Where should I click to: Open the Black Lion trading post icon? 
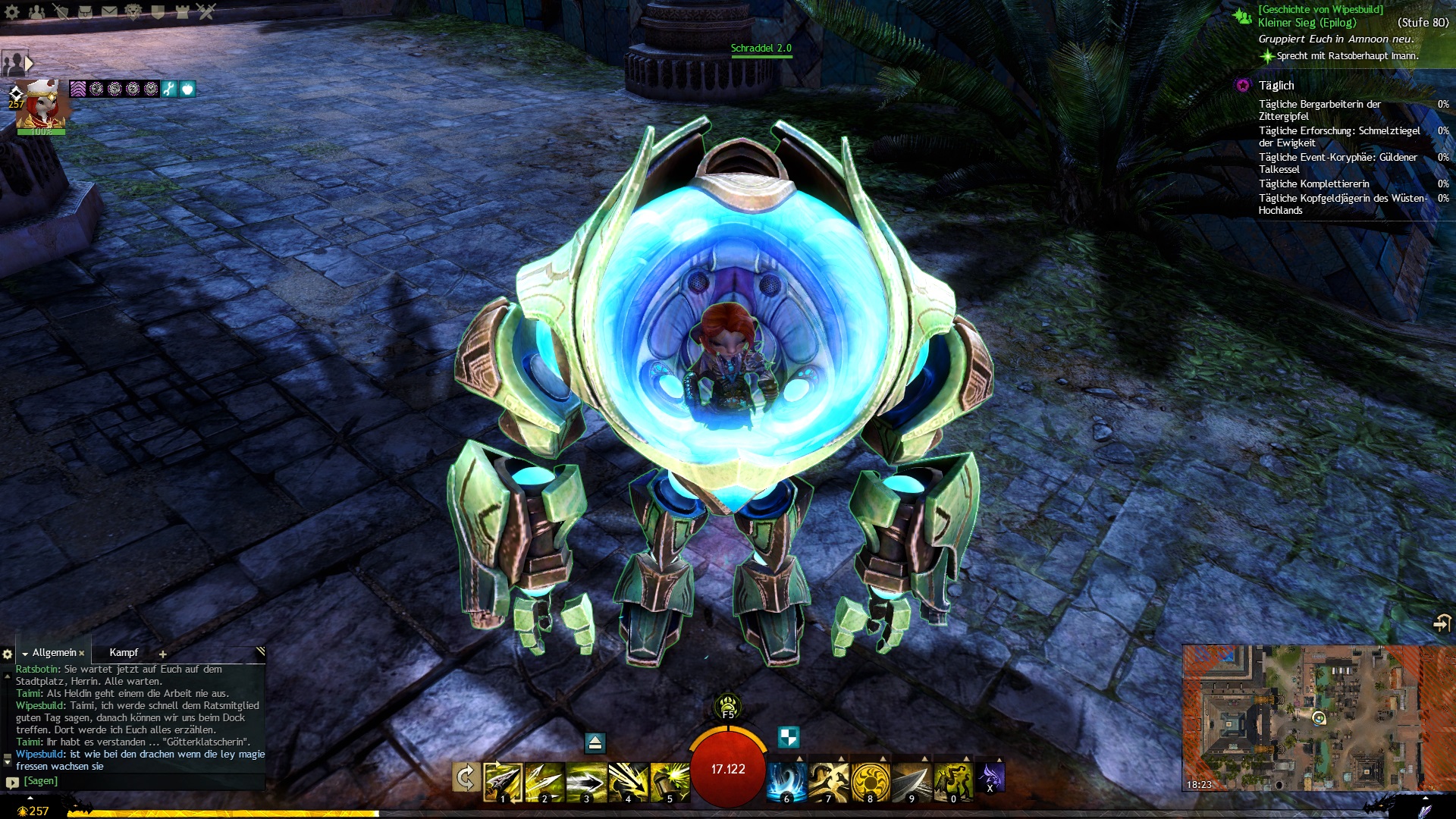click(133, 11)
